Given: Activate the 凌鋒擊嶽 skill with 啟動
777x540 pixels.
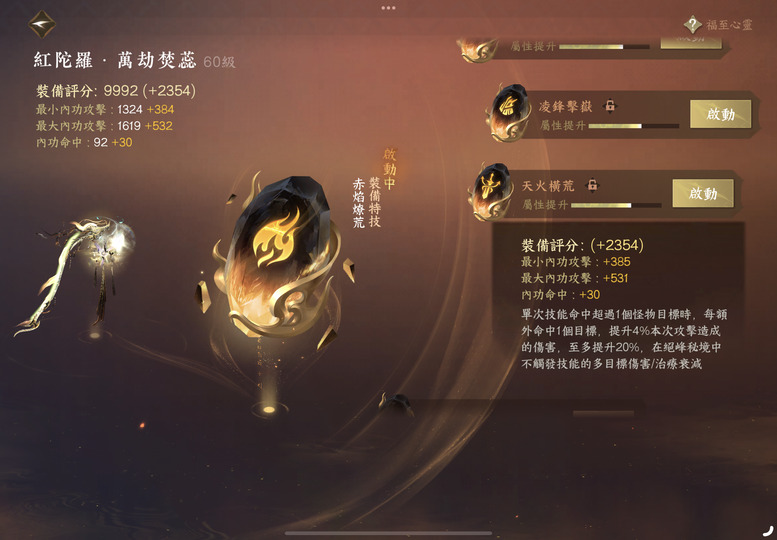Looking at the screenshot, I should (720, 114).
